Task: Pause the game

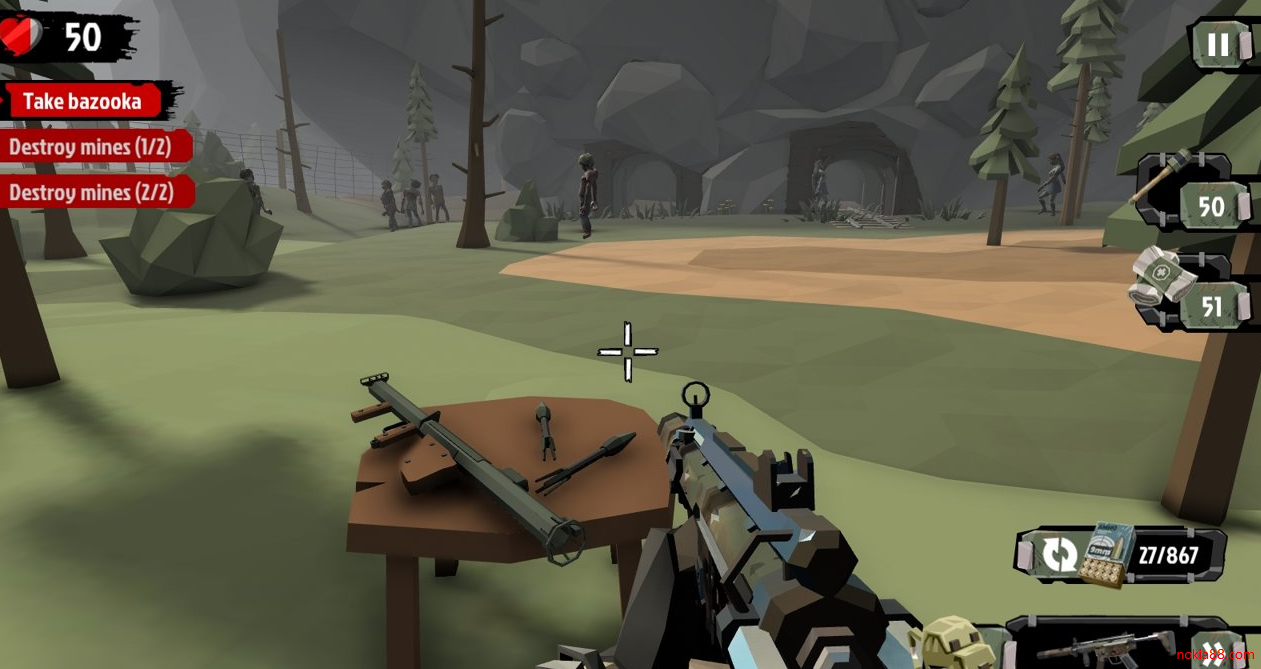Action: point(1218,45)
